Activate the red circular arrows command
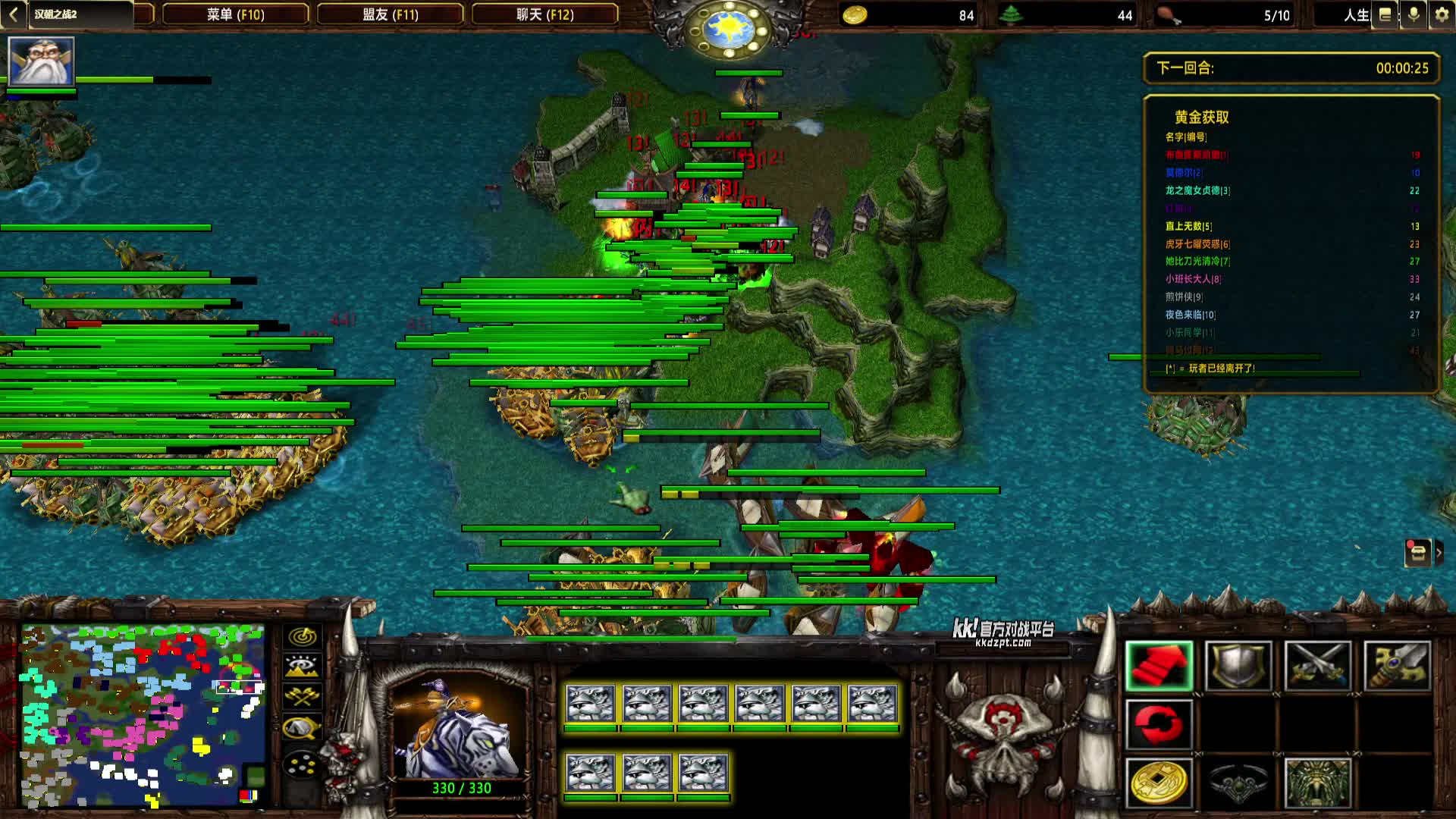This screenshot has width=1456, height=819. coord(1159,725)
